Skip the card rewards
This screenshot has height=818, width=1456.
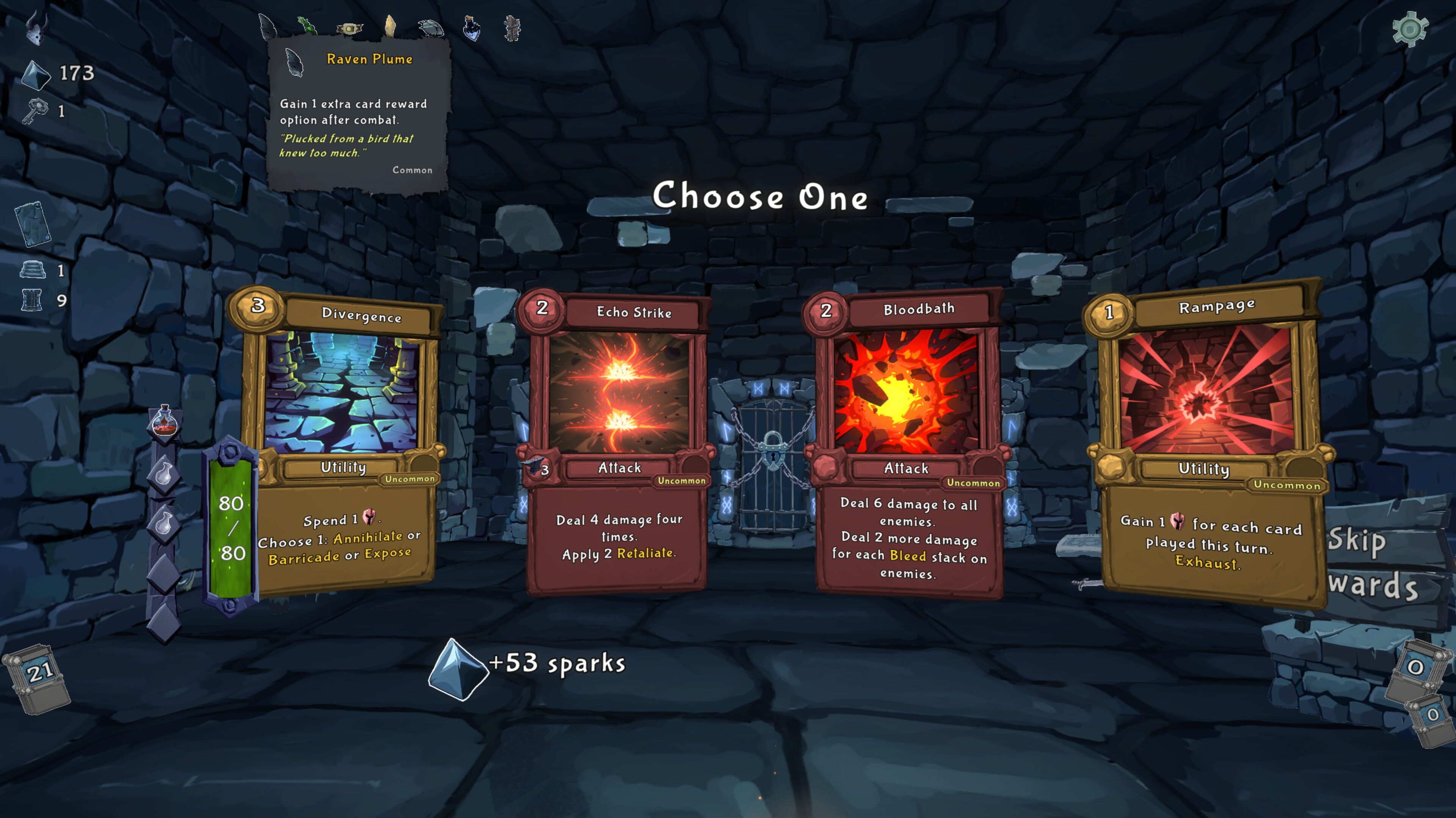point(1368,562)
